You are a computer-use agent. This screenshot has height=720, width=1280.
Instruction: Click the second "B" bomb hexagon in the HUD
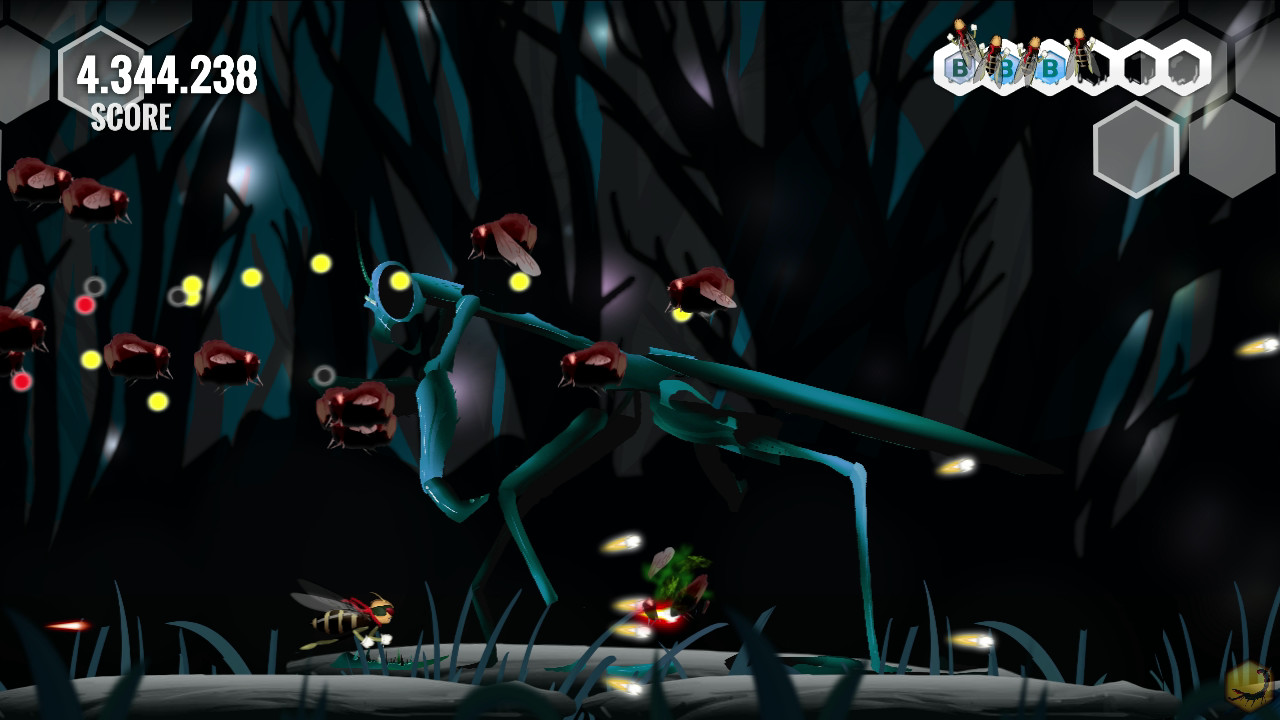pyautogui.click(x=1008, y=68)
